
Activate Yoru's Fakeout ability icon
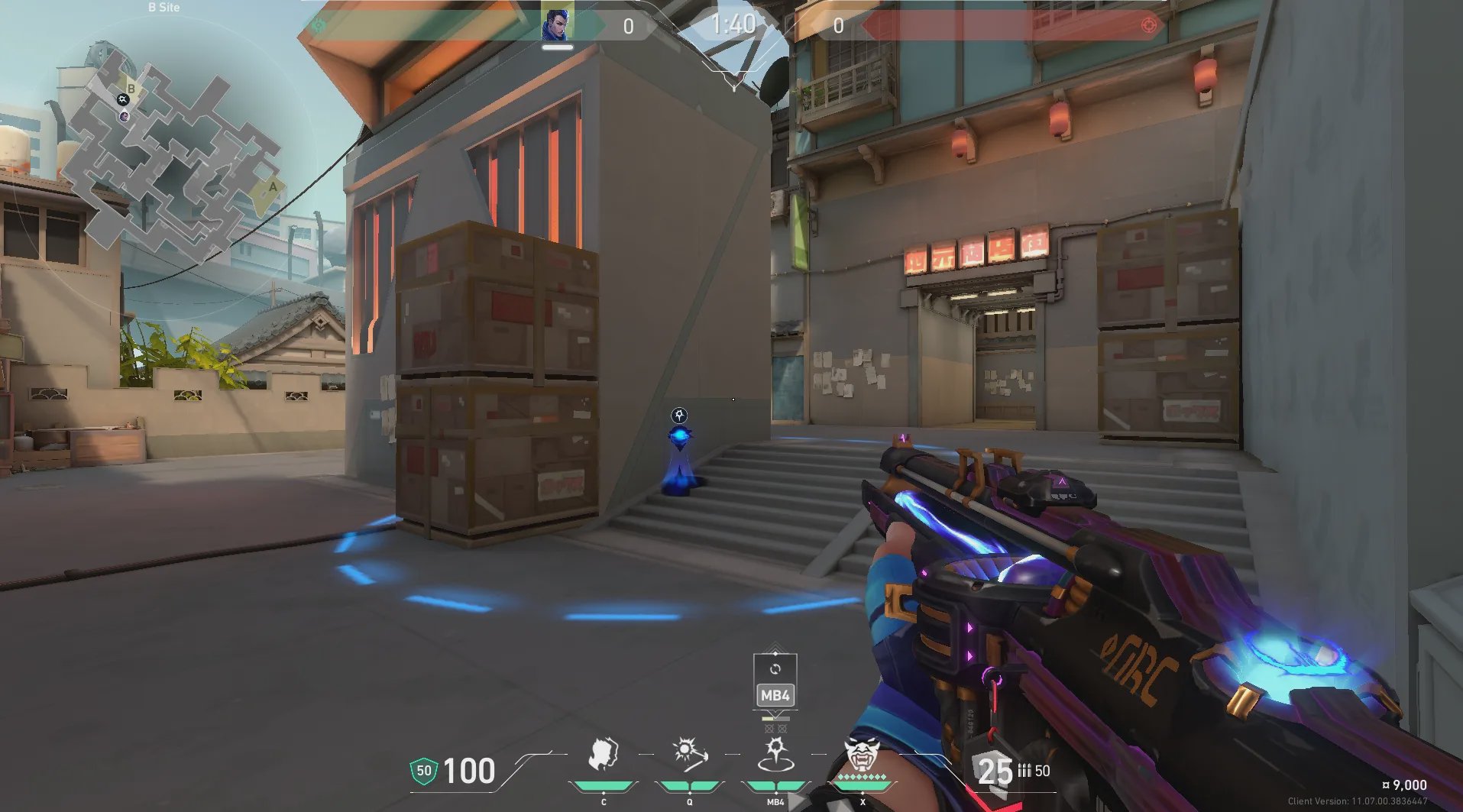pyautogui.click(x=604, y=756)
